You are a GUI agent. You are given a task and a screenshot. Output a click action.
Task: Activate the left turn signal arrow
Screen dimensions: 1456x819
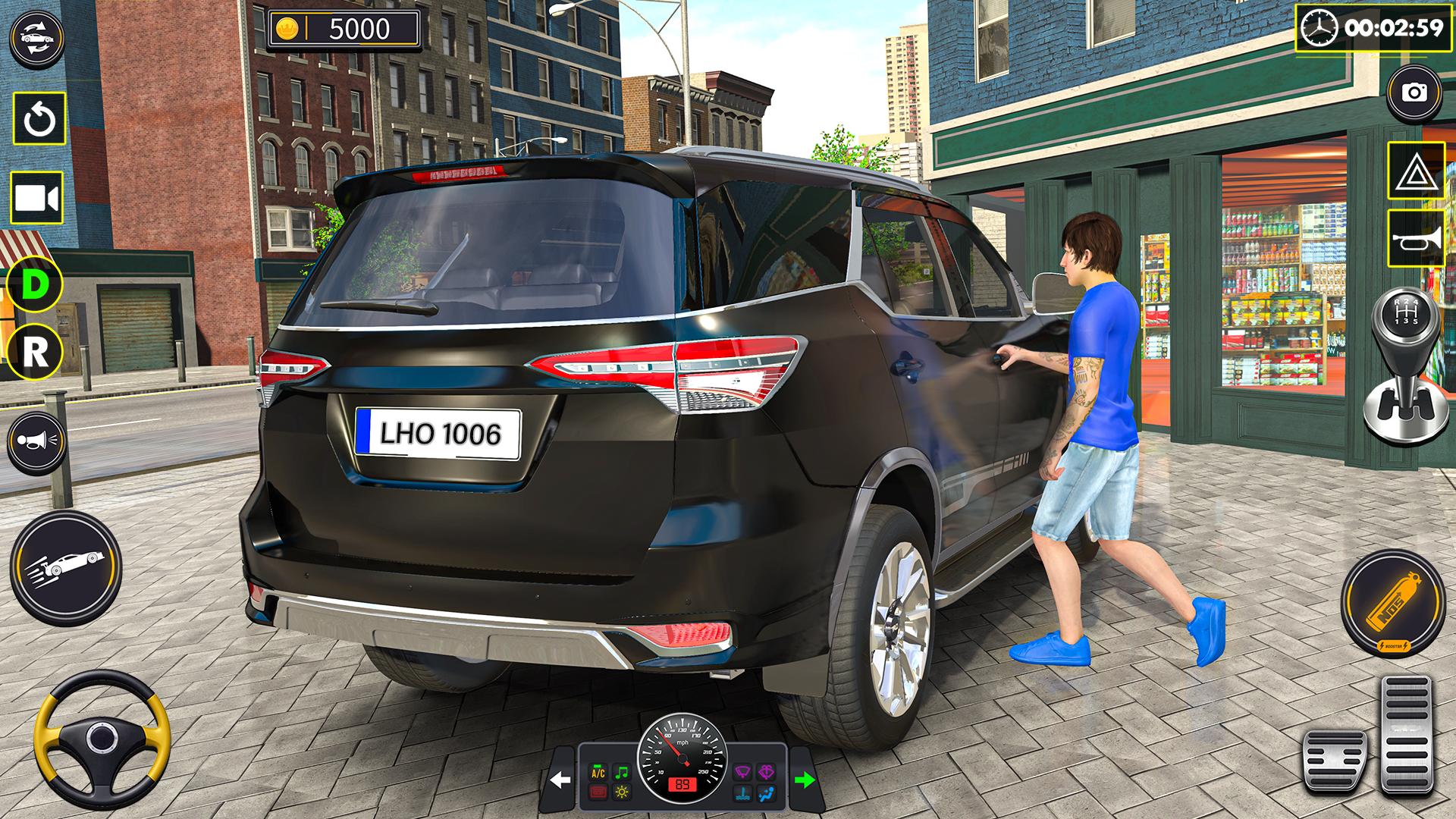[x=560, y=780]
